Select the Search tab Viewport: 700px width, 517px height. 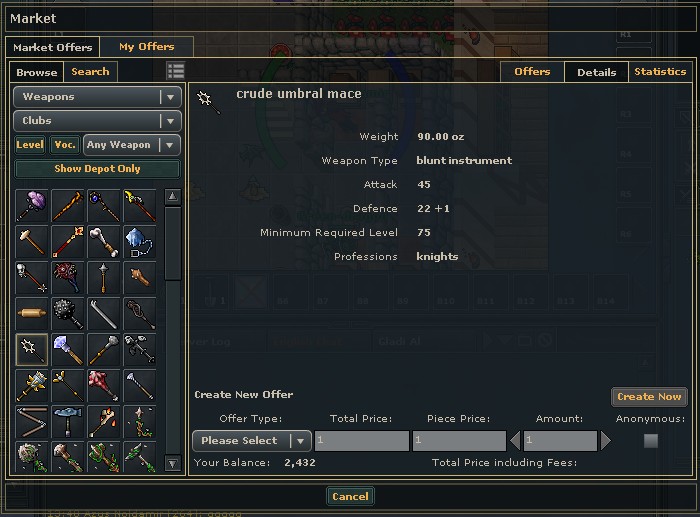click(90, 72)
